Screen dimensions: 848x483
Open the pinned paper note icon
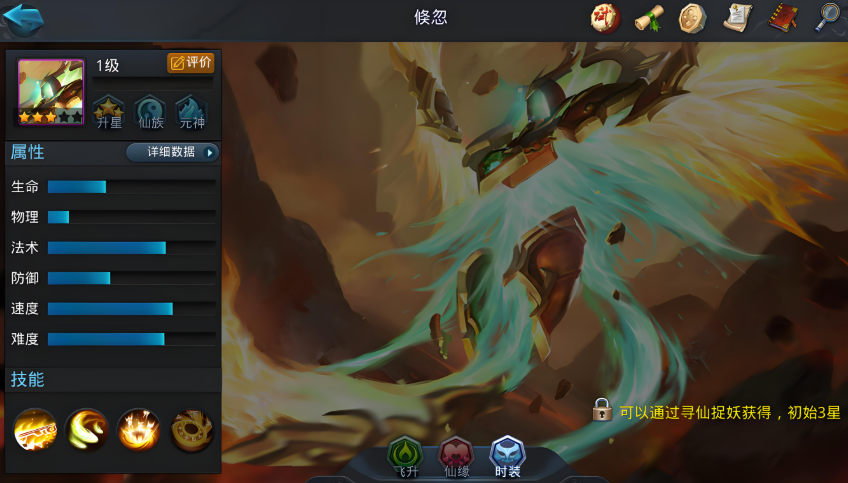[x=737, y=17]
